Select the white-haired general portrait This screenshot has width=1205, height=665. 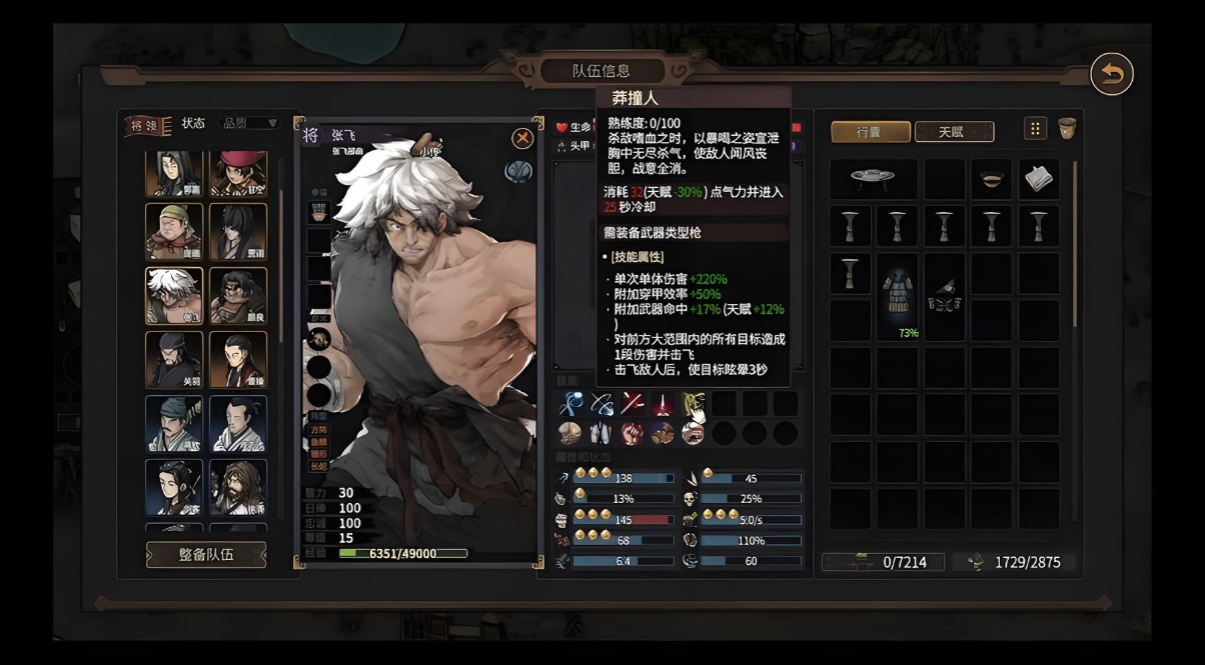click(174, 296)
